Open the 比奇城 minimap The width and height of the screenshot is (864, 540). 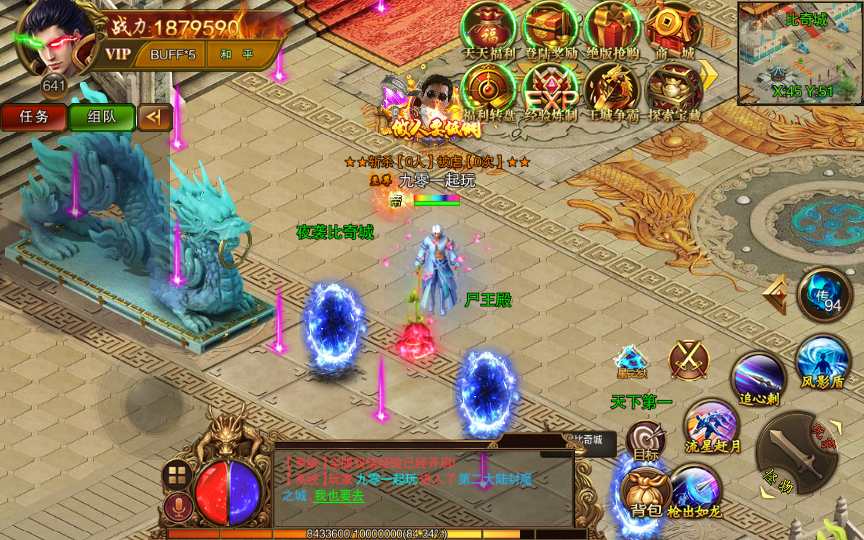click(799, 53)
